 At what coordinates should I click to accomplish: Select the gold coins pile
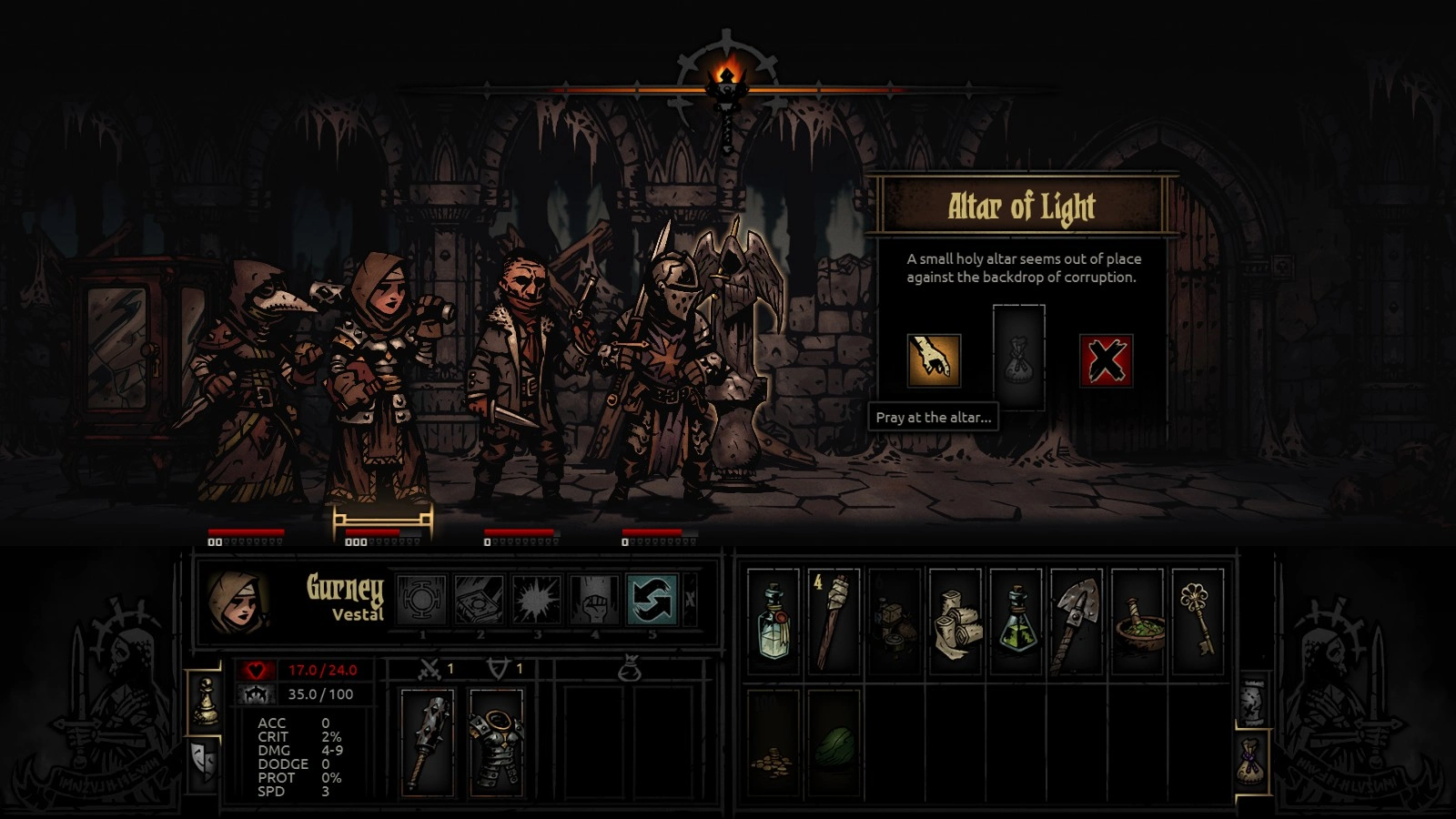(x=773, y=743)
